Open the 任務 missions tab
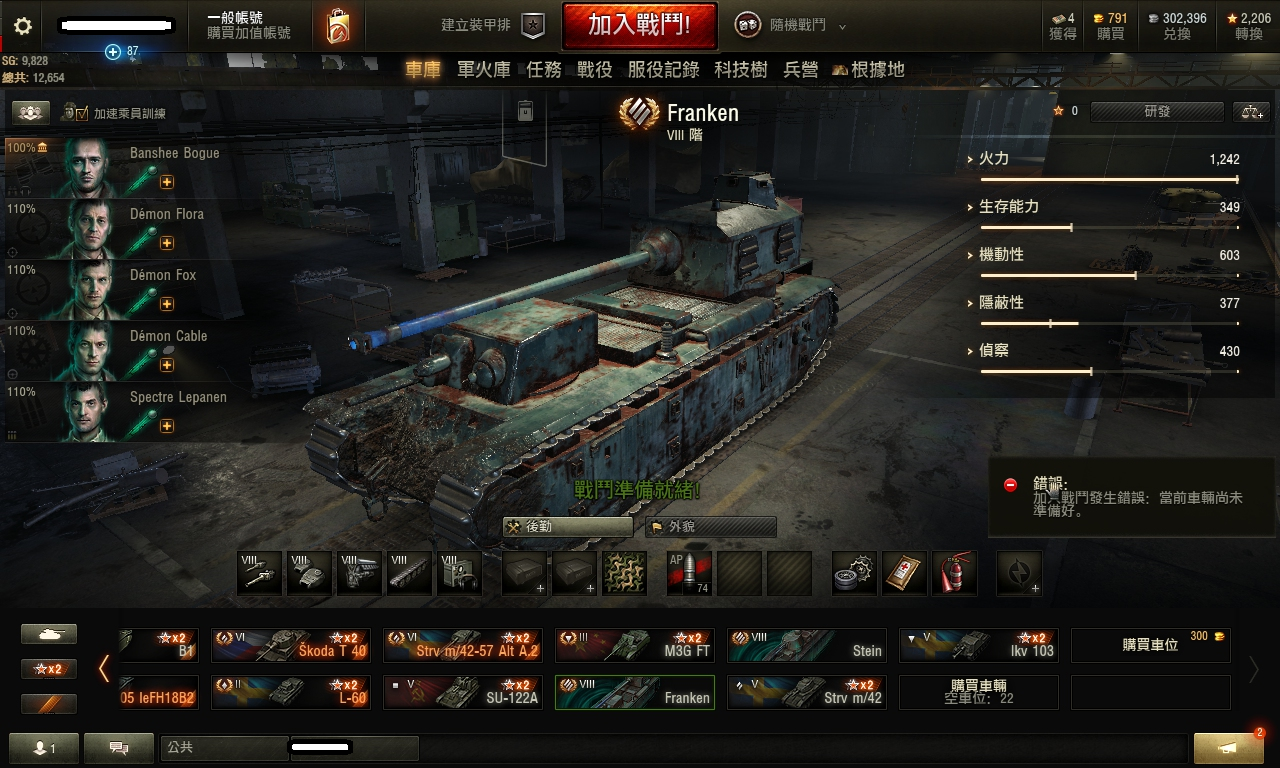This screenshot has height=768, width=1280. (x=544, y=69)
